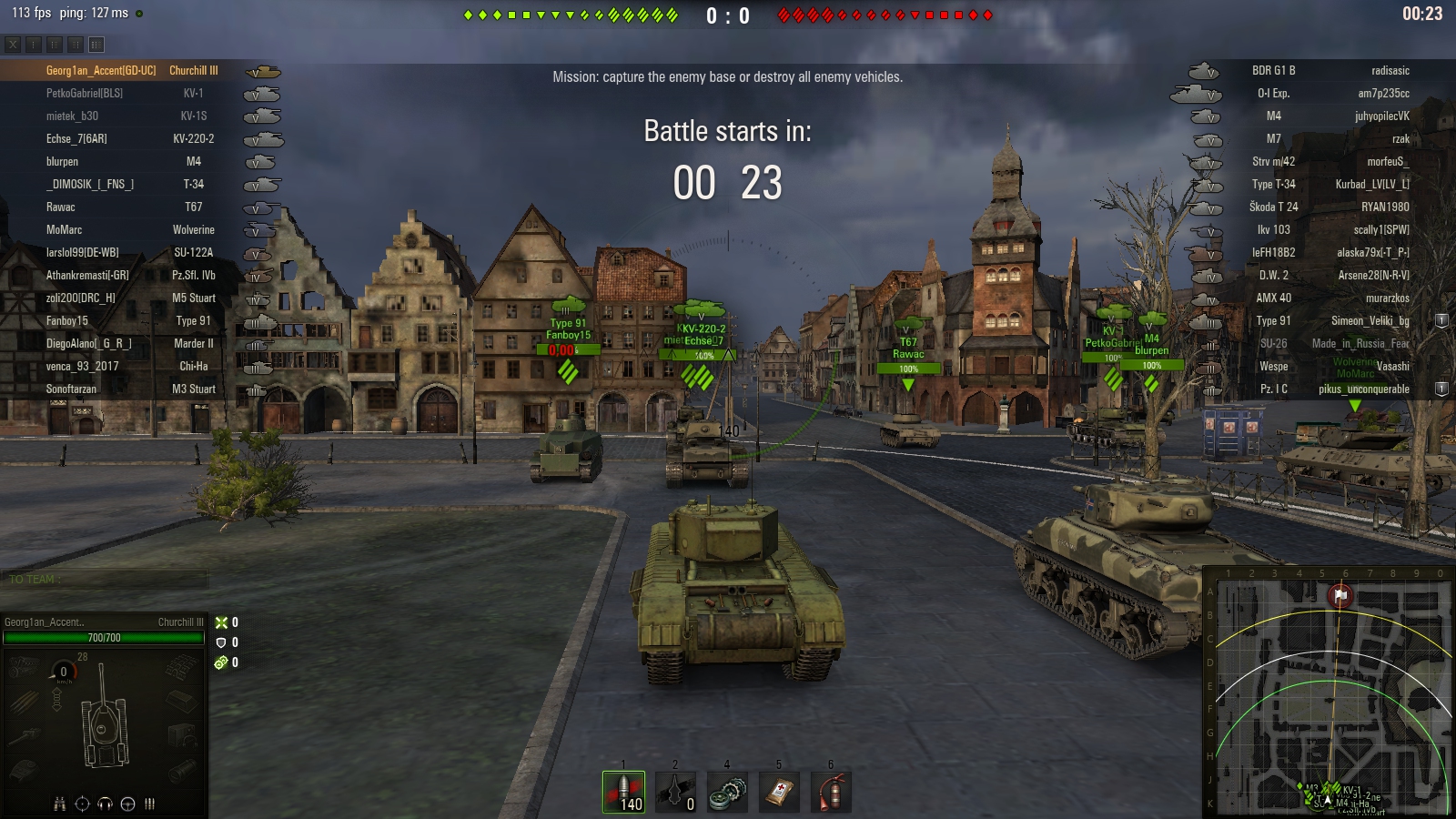Click the flag icon beside pikus_unconquerable
The height and width of the screenshot is (819, 1456).
point(1441,389)
